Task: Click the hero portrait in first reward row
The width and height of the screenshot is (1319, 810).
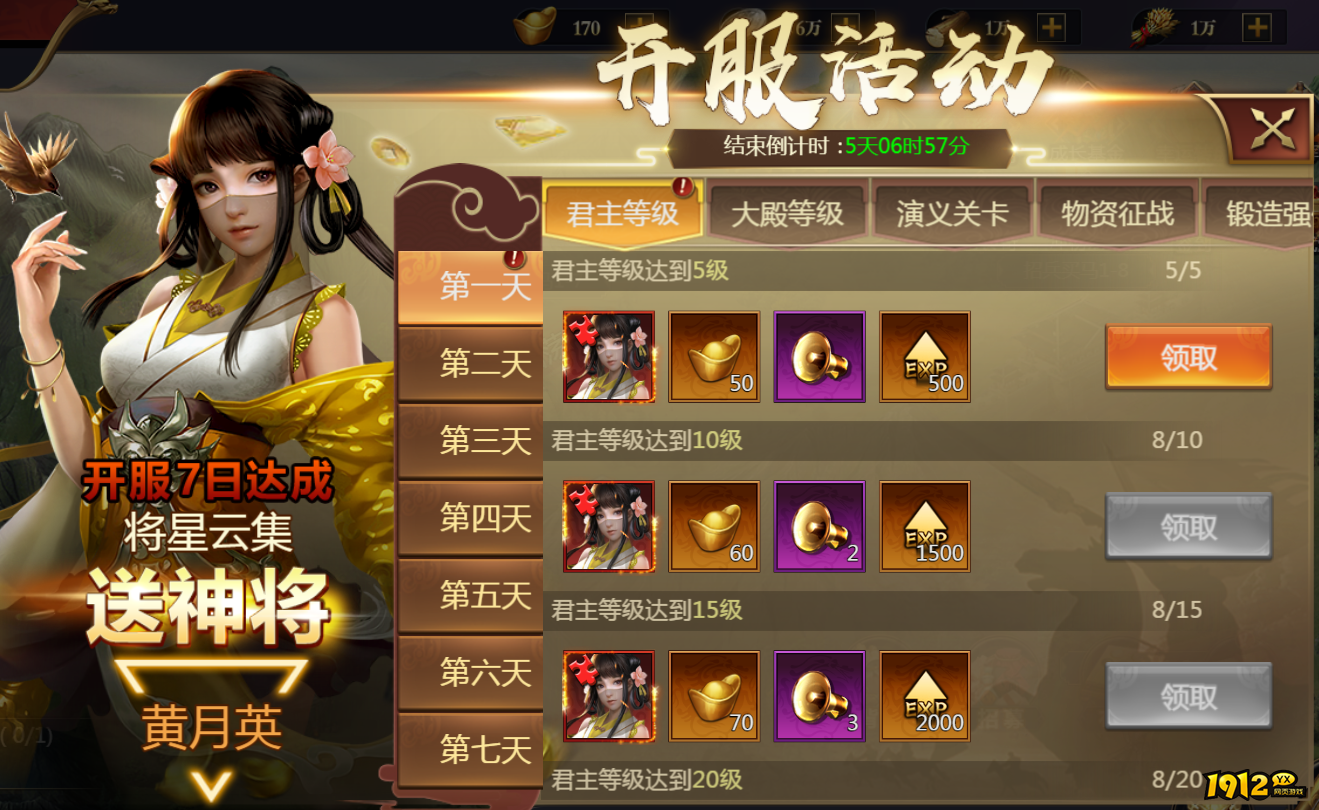Action: 609,357
